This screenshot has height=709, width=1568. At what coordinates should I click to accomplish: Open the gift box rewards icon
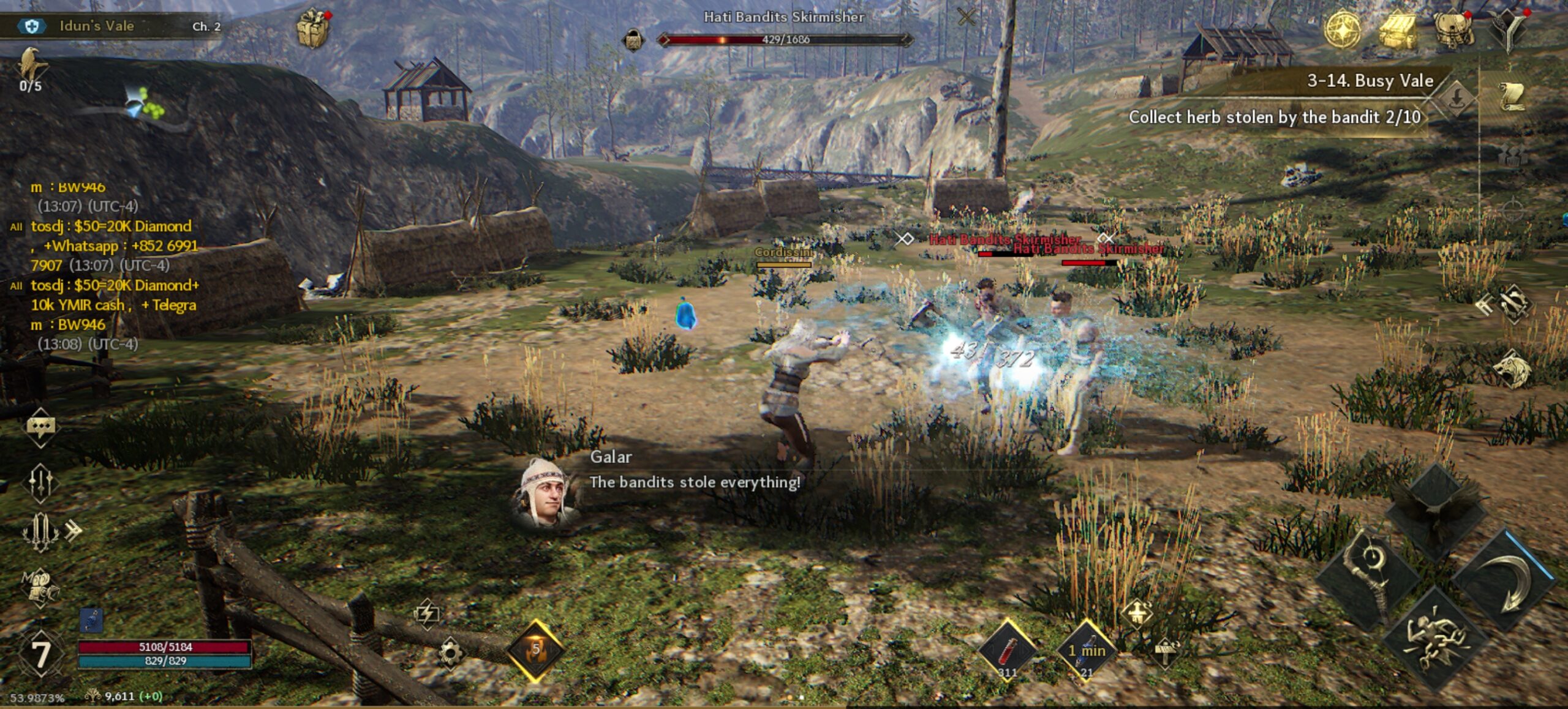(313, 28)
